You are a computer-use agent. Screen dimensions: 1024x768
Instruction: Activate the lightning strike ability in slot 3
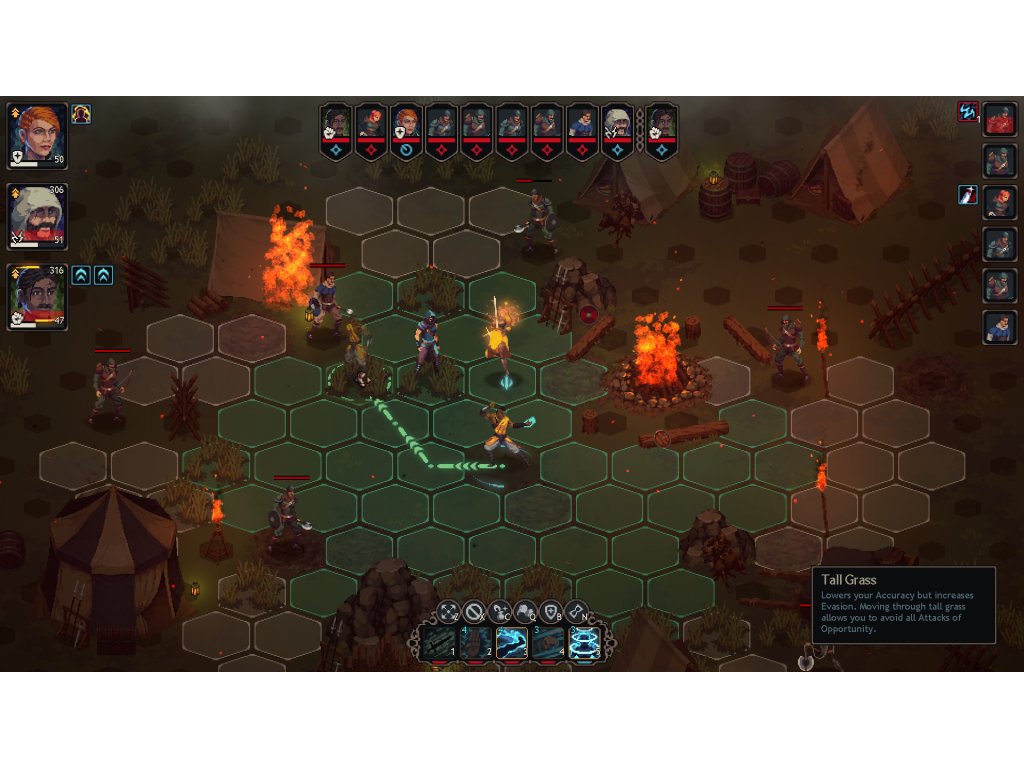click(512, 643)
